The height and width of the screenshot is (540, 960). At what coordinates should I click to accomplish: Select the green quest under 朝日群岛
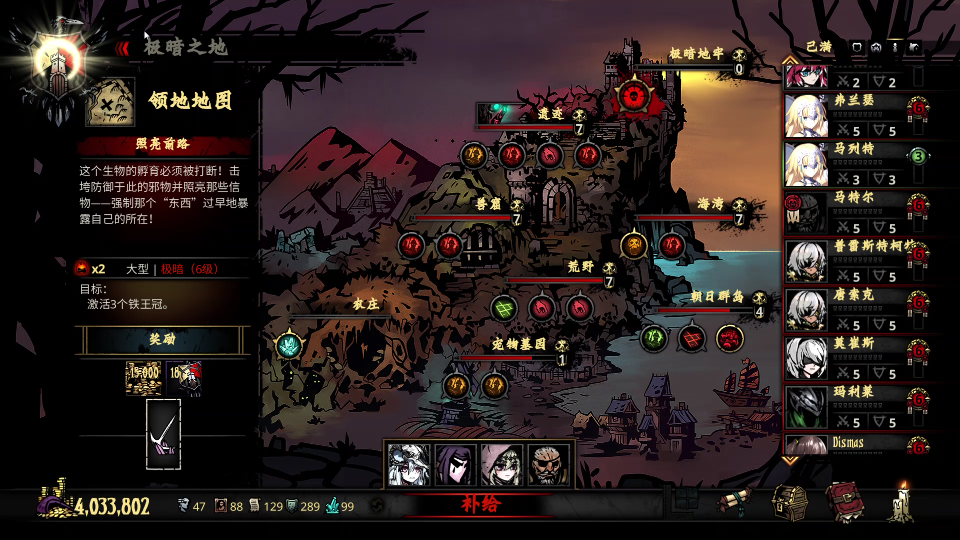pos(654,338)
